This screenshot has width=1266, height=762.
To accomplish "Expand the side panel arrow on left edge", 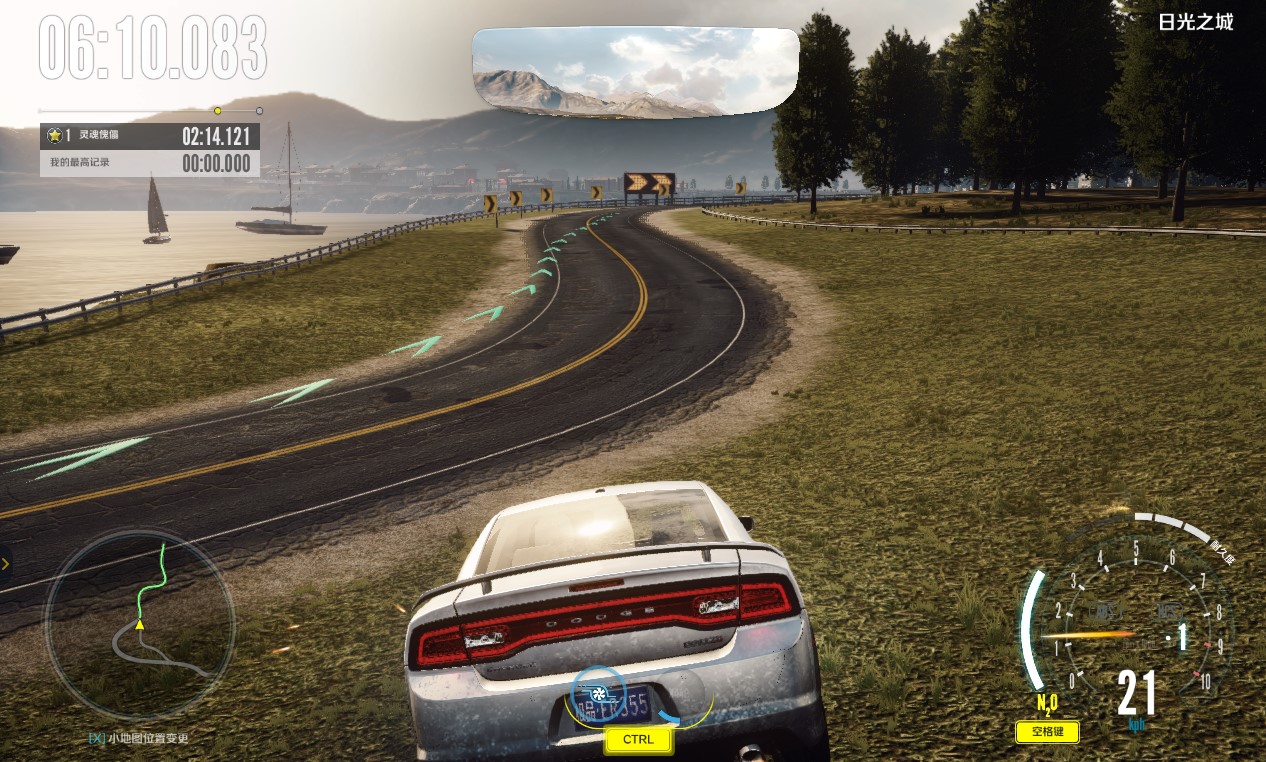I will point(6,564).
